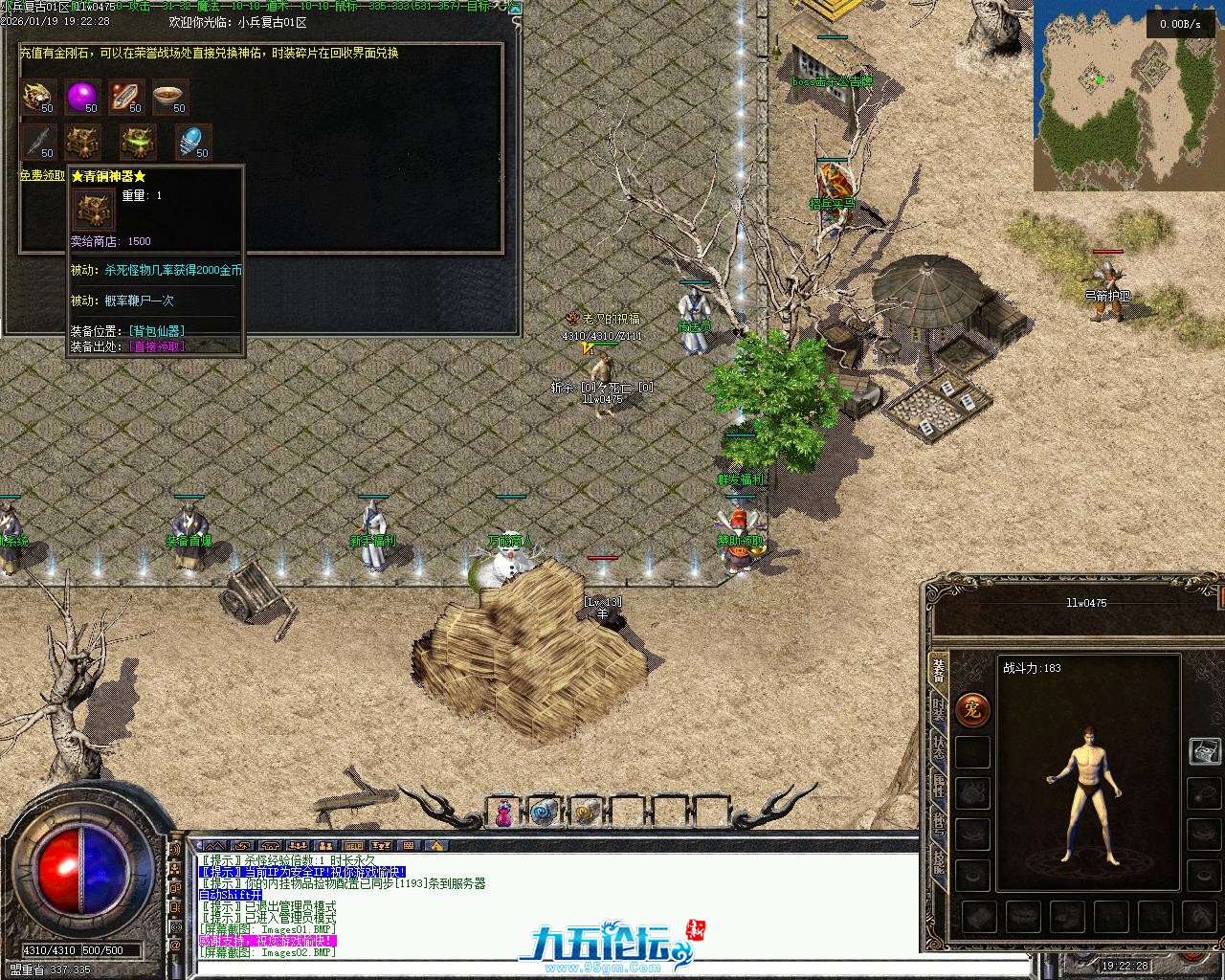Screen dimensions: 1225x980
Task: Click the round red 宠 pet button
Action: (972, 709)
